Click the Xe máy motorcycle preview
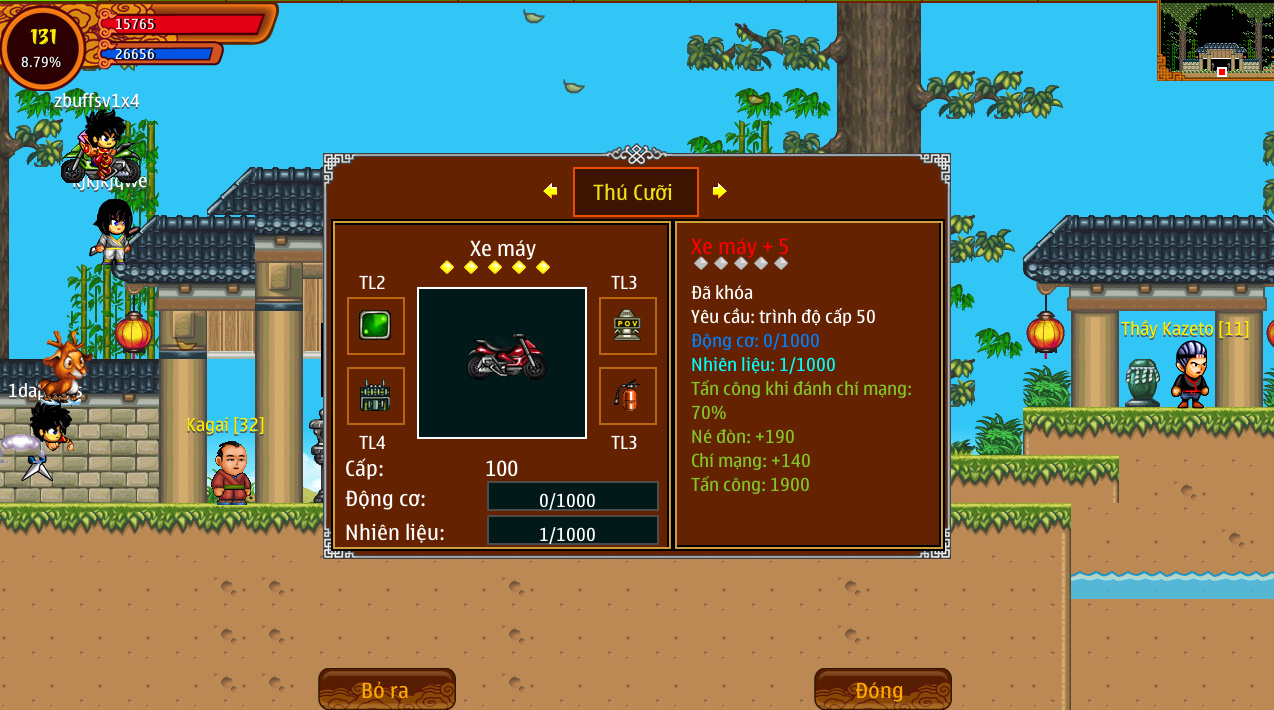Screen dimensions: 1274x710 (x=502, y=362)
